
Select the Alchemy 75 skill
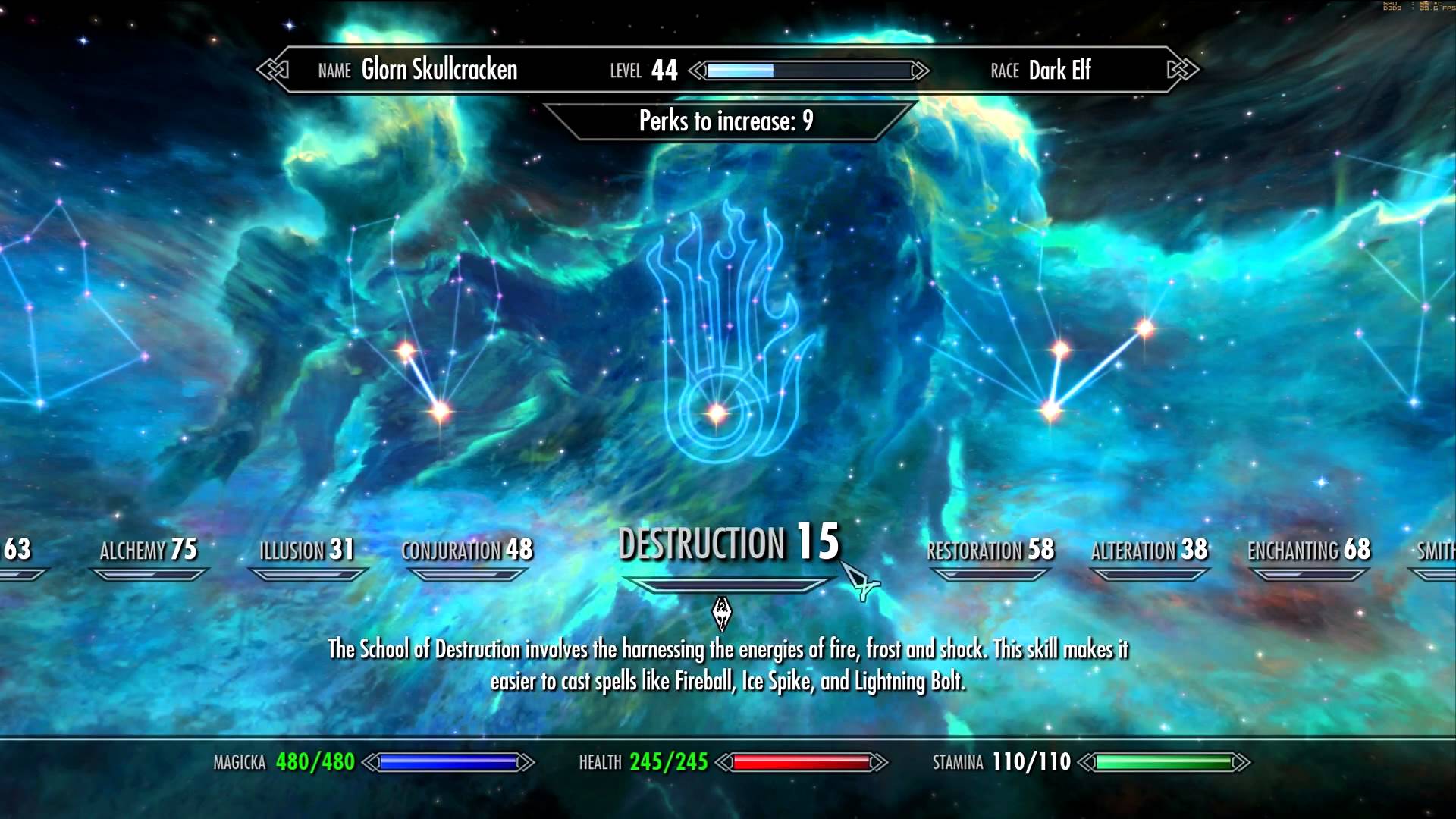click(149, 551)
